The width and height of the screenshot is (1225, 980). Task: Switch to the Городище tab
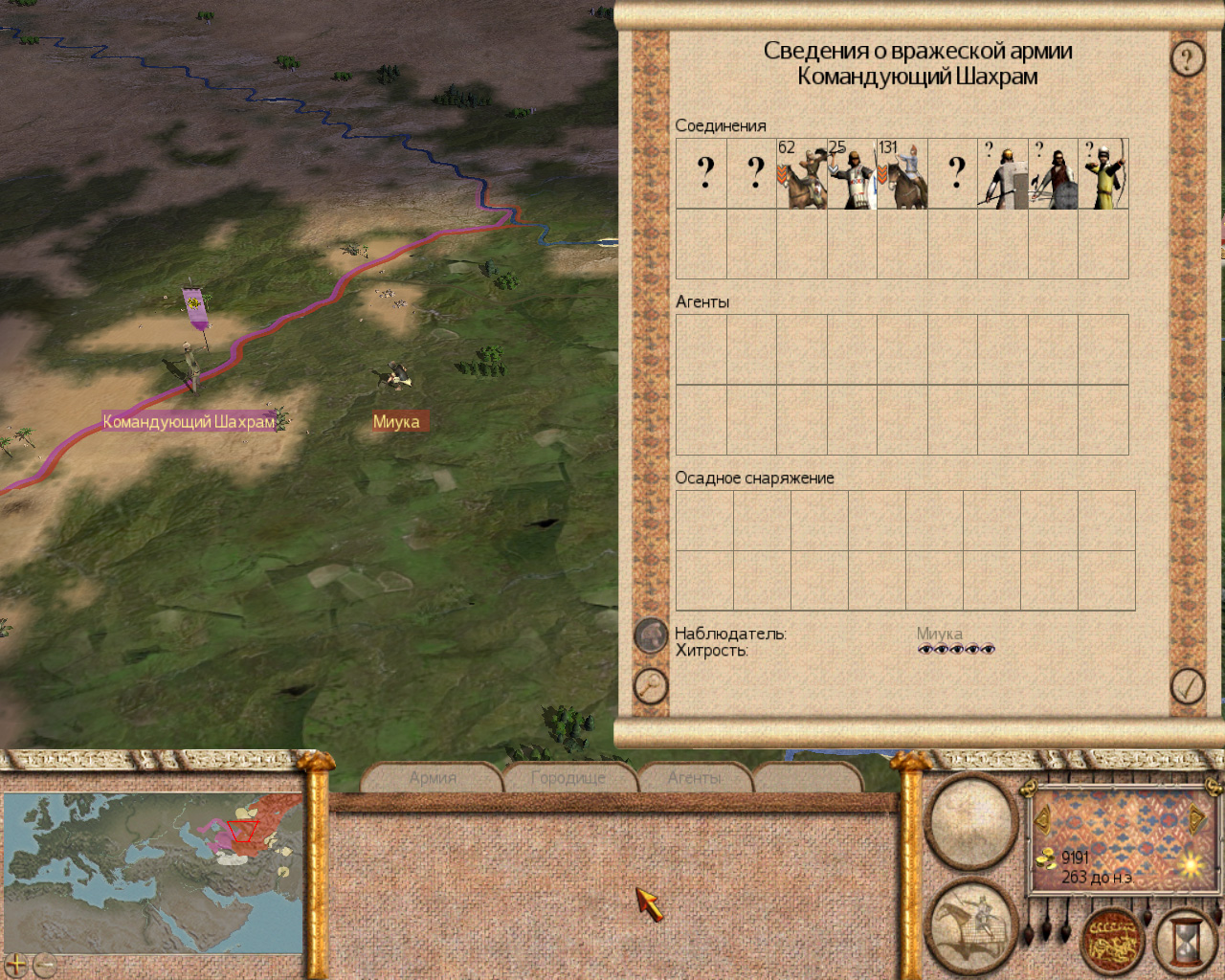pyautogui.click(x=568, y=778)
